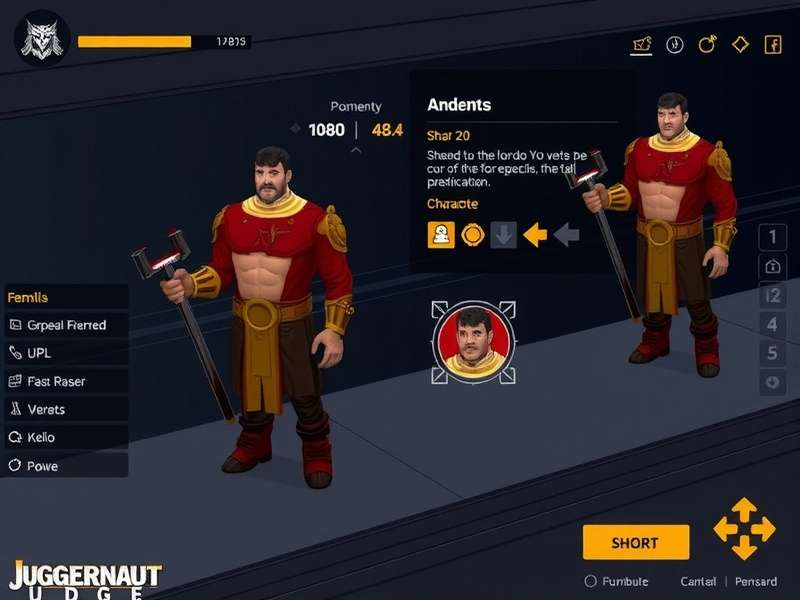Screen dimensions: 800x600
Task: Choose the orange person icon in Andents panel
Action: (x=441, y=235)
